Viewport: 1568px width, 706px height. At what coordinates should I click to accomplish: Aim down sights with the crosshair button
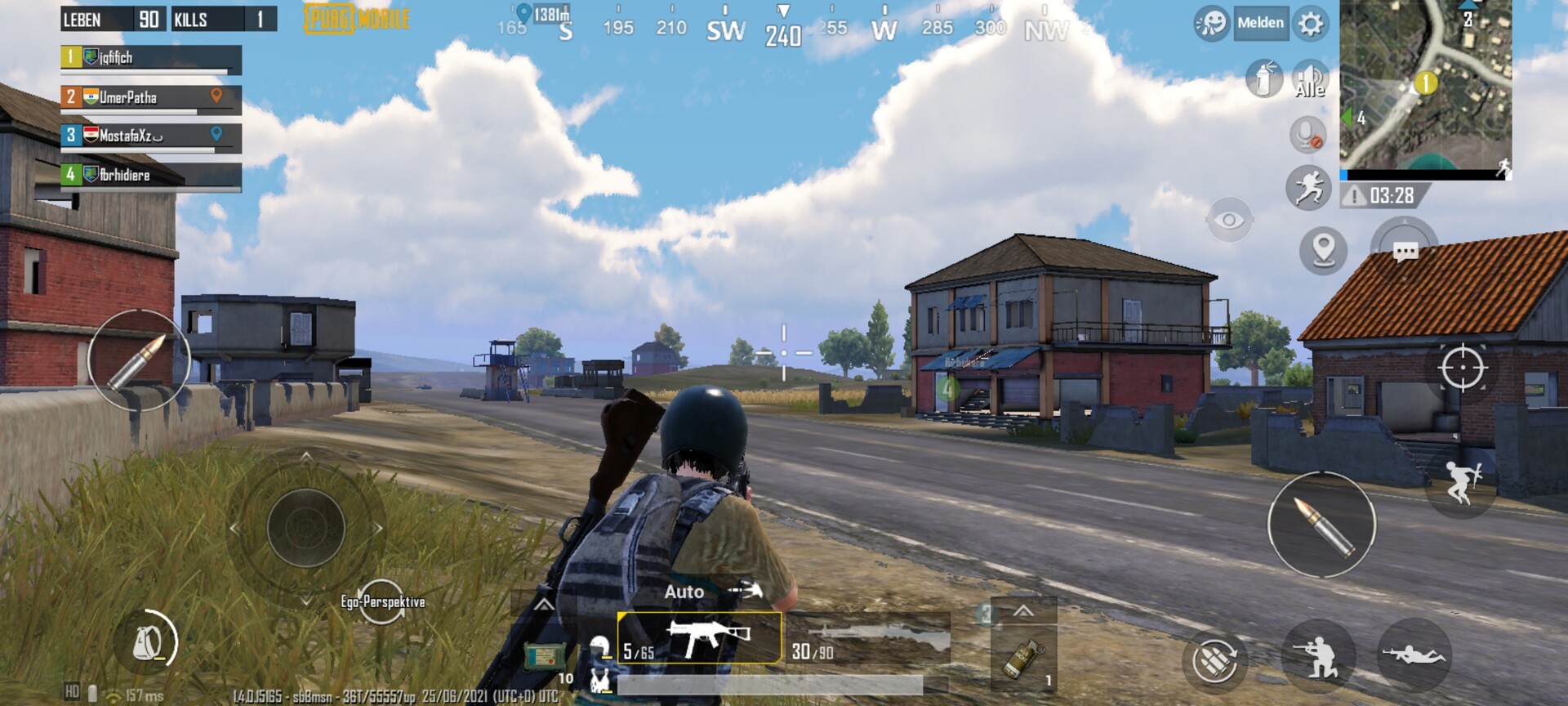pos(1463,368)
